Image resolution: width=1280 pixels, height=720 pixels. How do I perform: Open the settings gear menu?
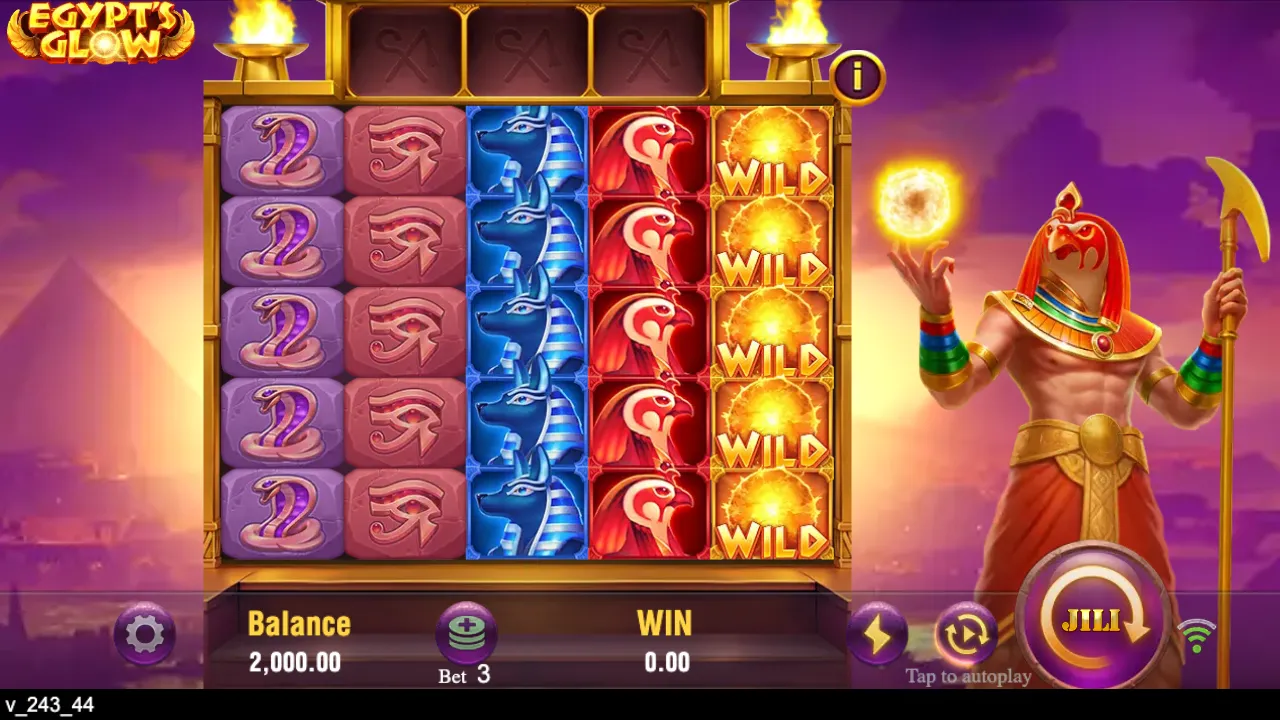(145, 633)
